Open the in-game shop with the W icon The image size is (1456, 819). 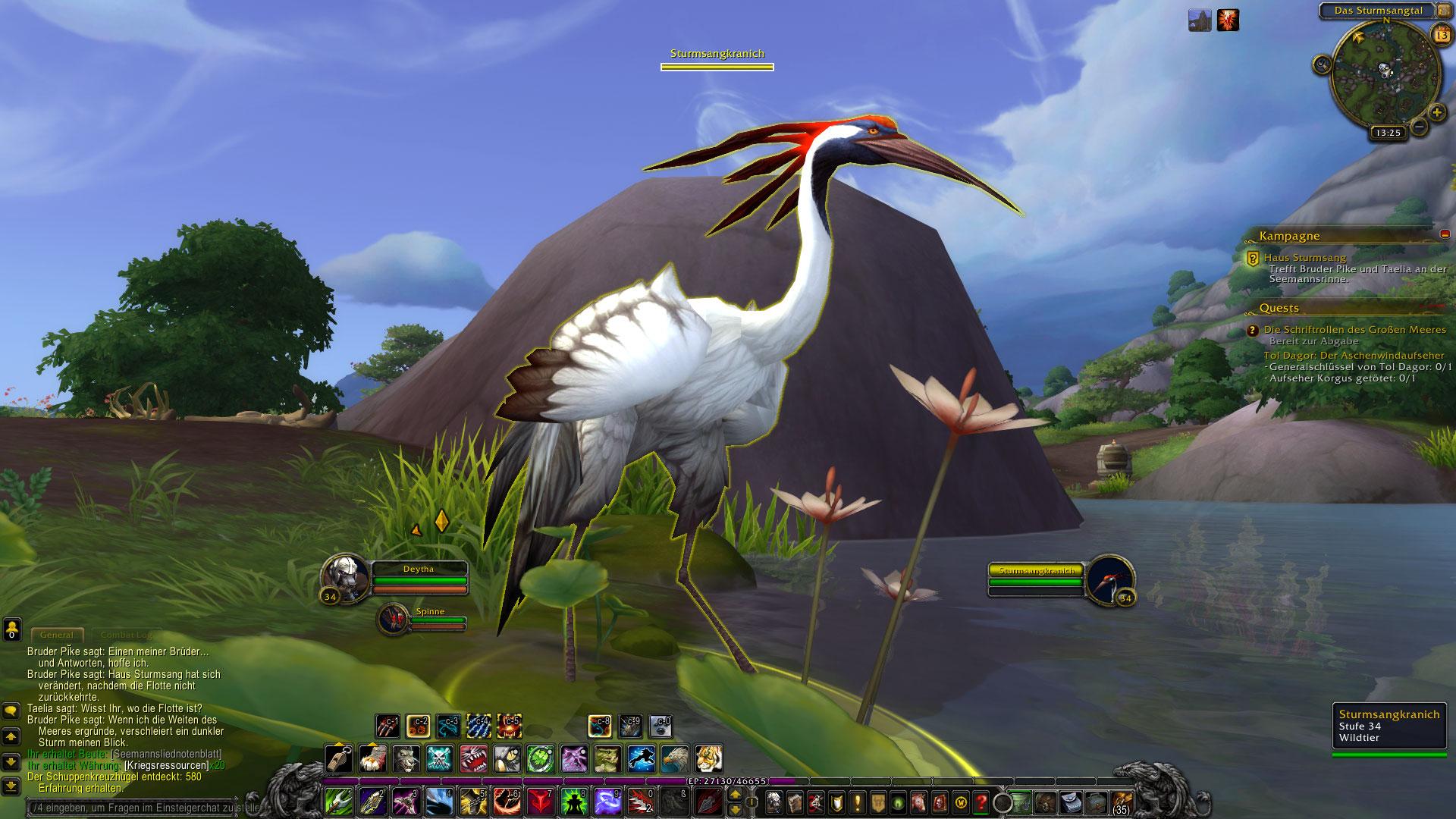click(960, 802)
